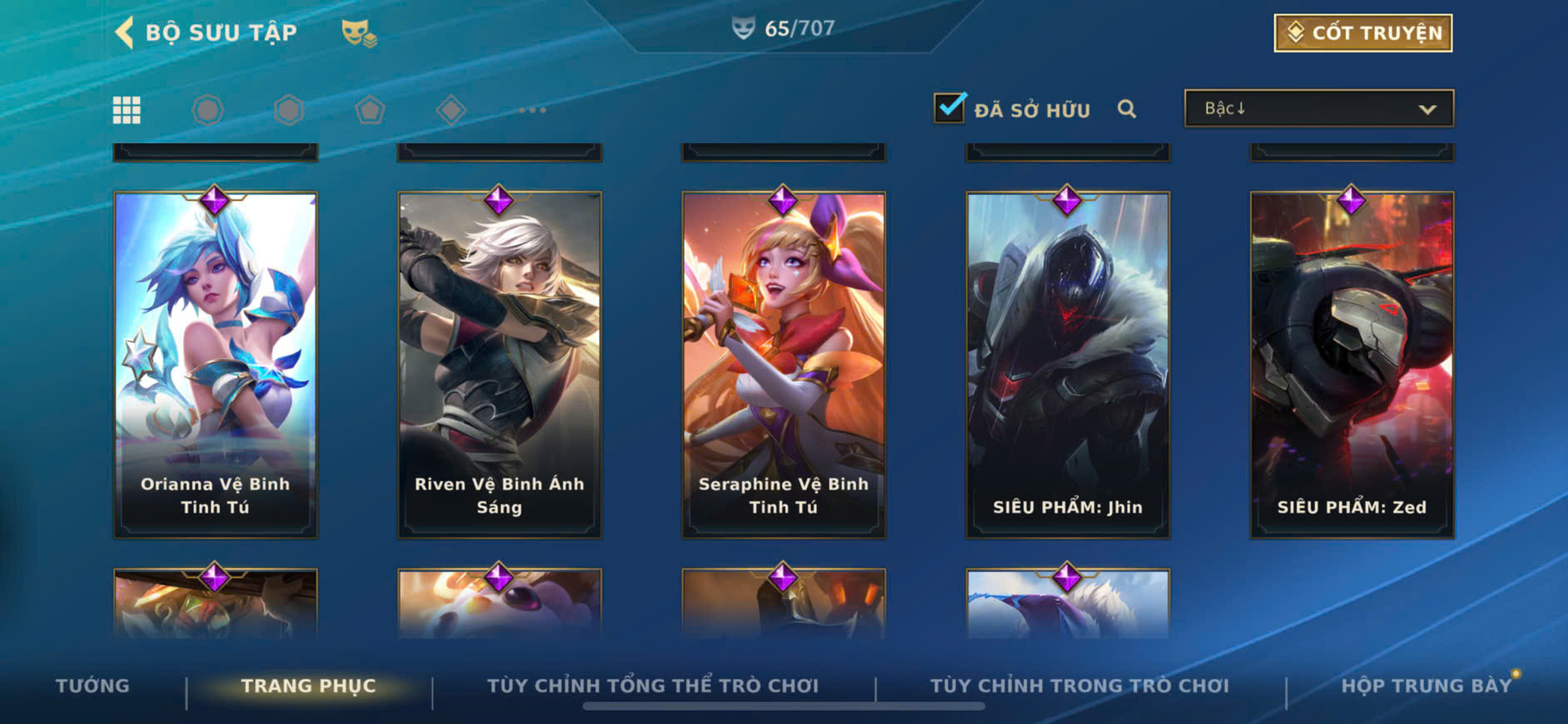Screen dimensions: 1568x724
Task: Switch to Hộp Trưng Bày tab
Action: pyautogui.click(x=1426, y=686)
